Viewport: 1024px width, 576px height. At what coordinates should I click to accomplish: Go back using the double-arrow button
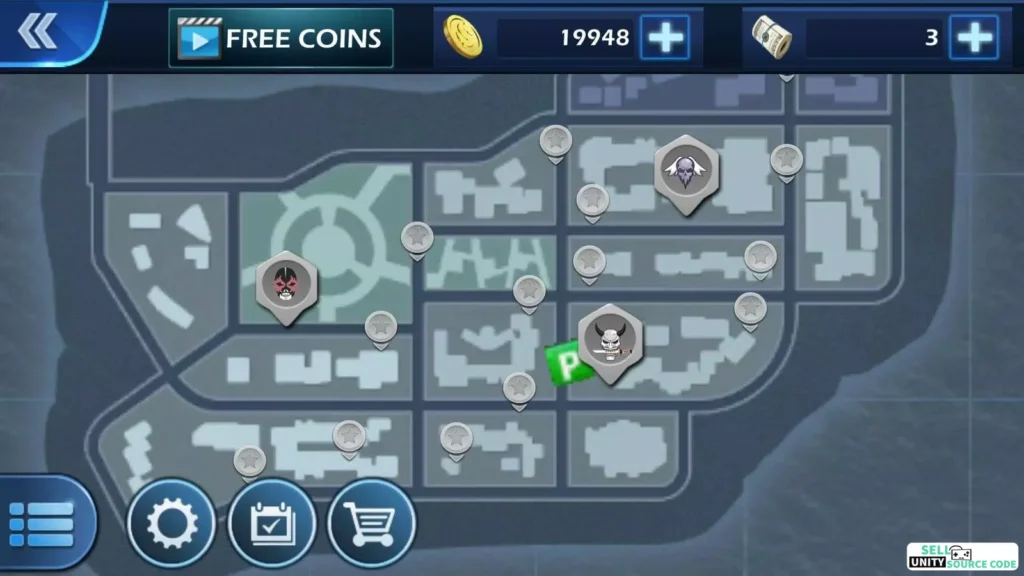click(38, 33)
